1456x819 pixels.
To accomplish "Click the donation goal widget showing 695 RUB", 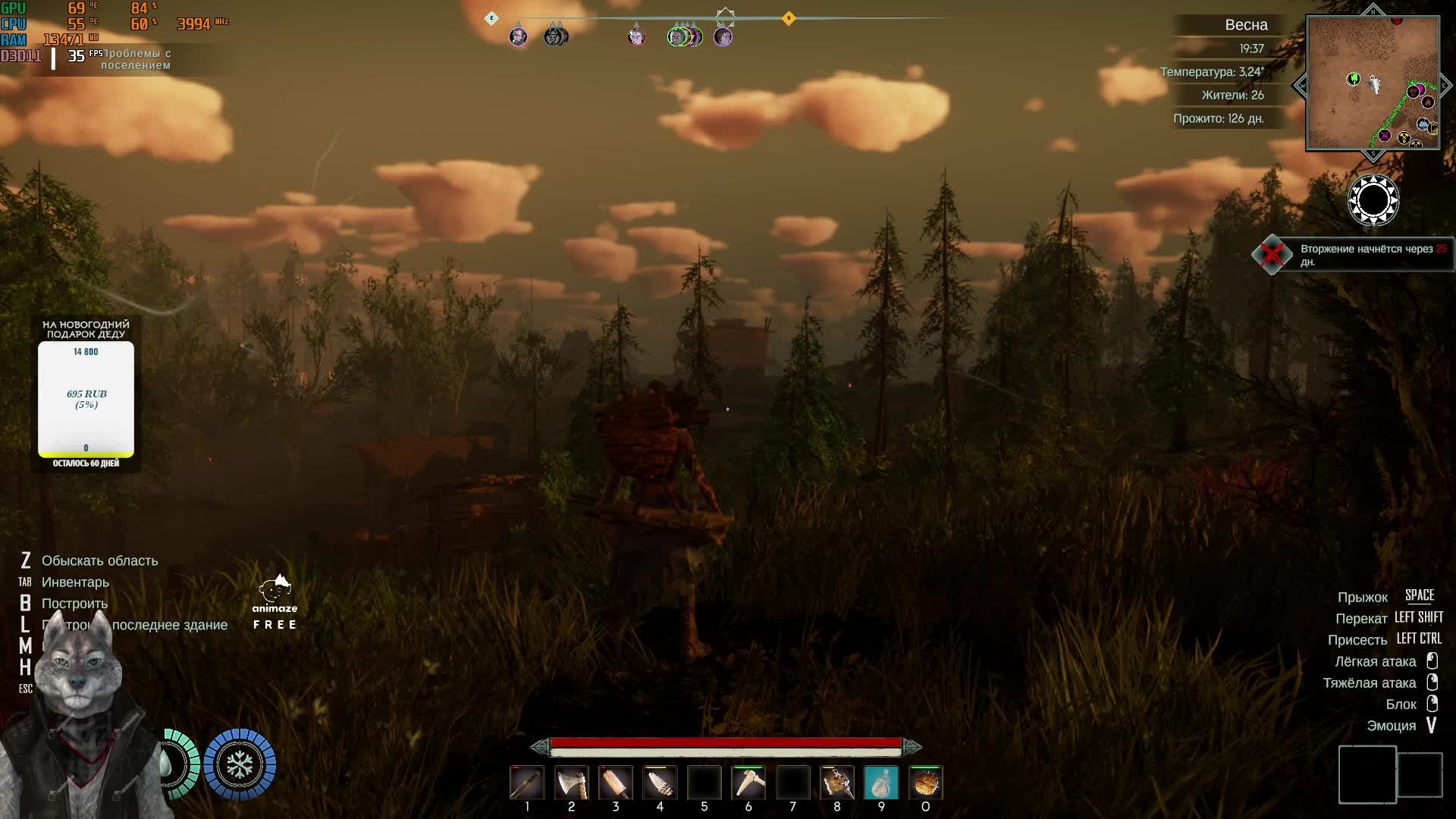I will [x=86, y=399].
